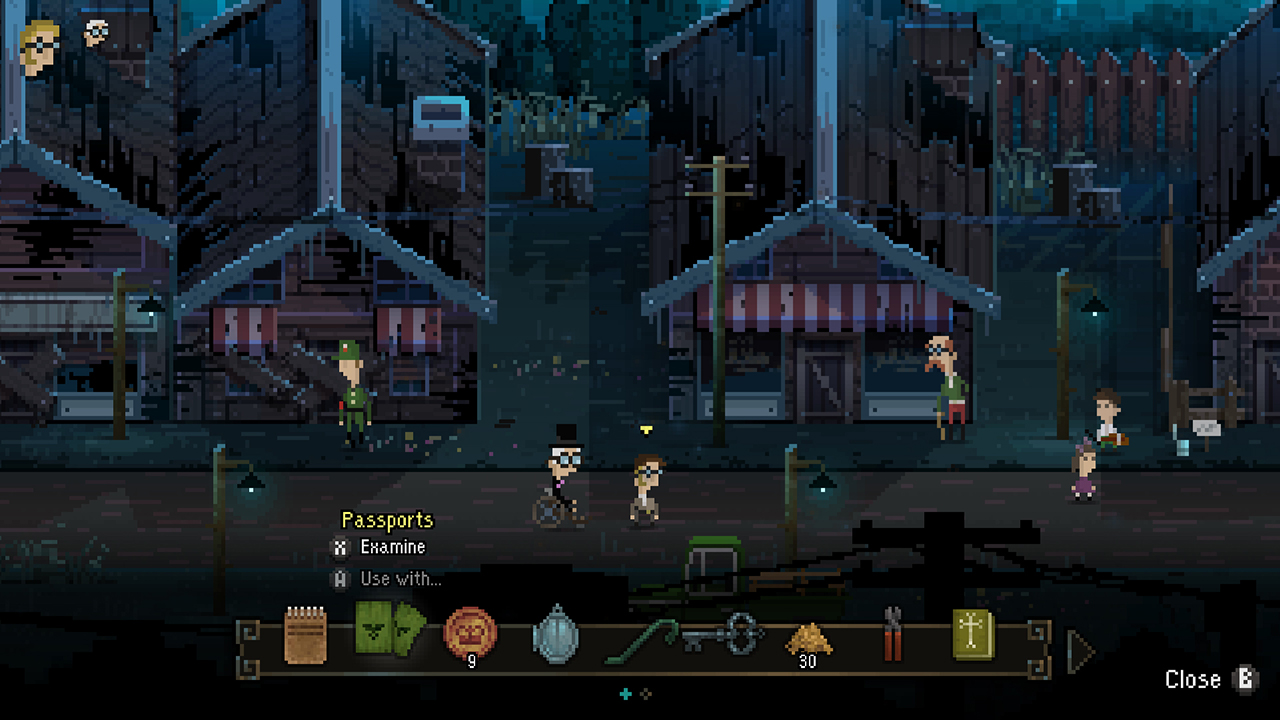The image size is (1280, 720).
Task: Click the Passports label above the menu
Action: click(x=386, y=520)
